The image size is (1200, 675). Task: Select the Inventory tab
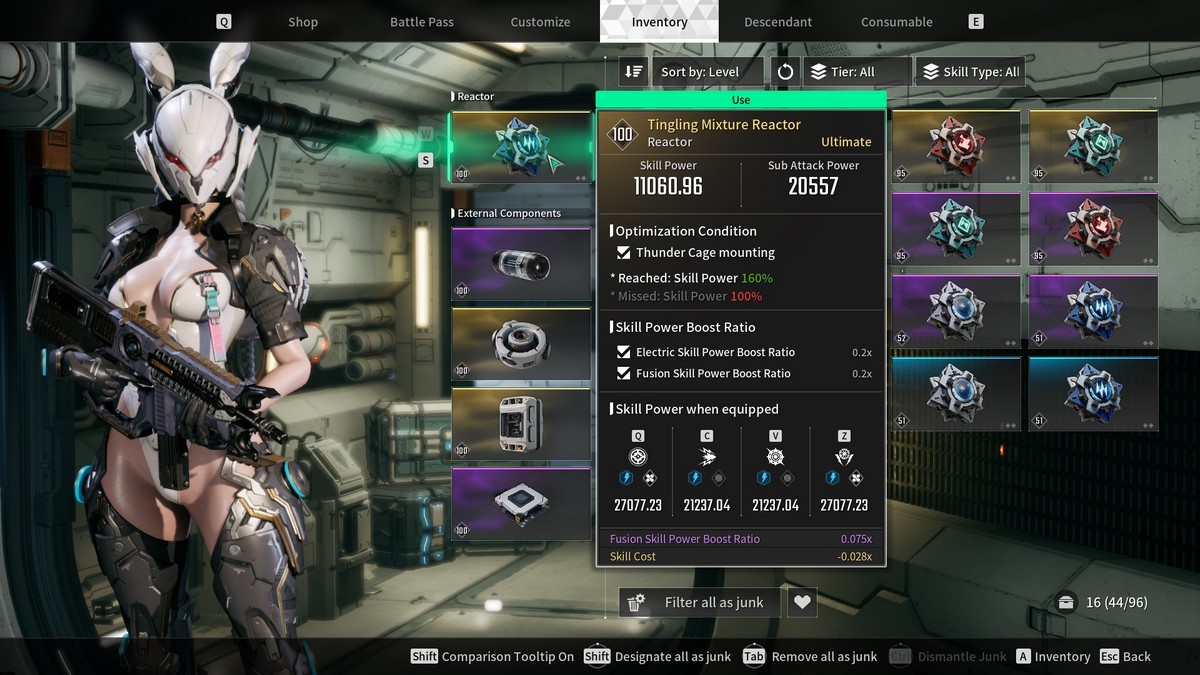point(659,22)
